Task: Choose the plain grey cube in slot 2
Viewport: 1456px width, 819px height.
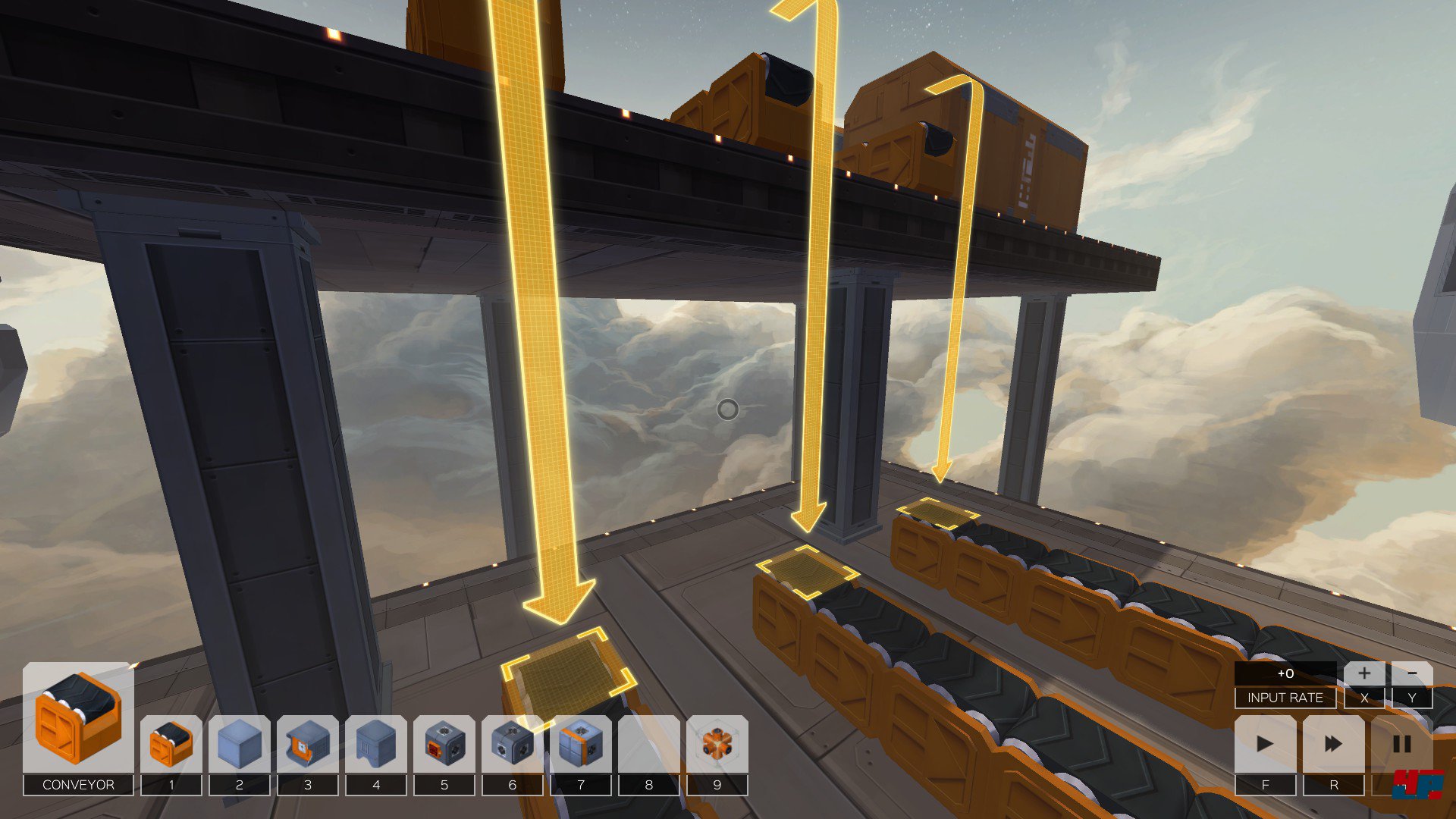Action: (239, 744)
